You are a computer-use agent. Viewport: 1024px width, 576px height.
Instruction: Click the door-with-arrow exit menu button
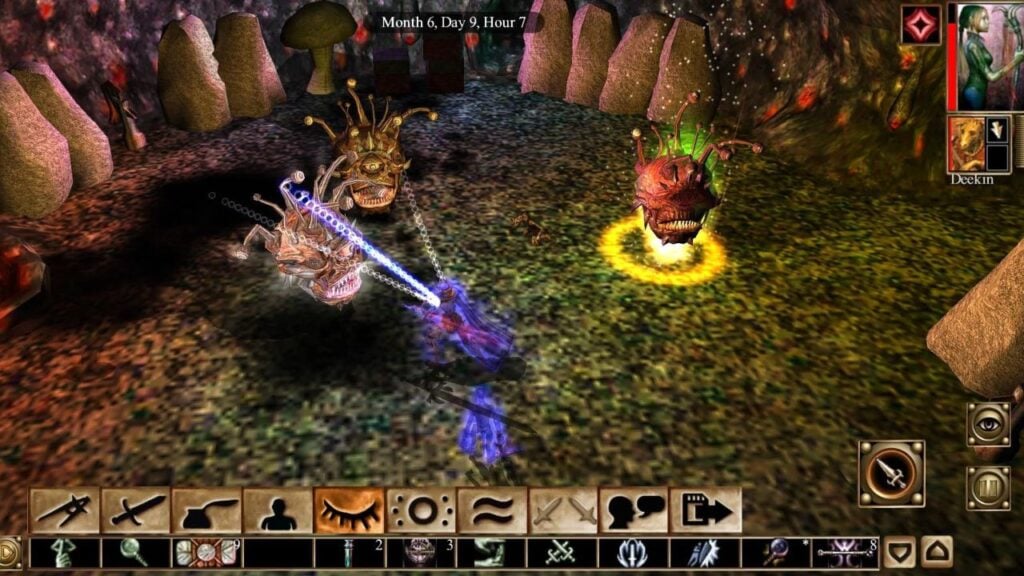click(706, 511)
